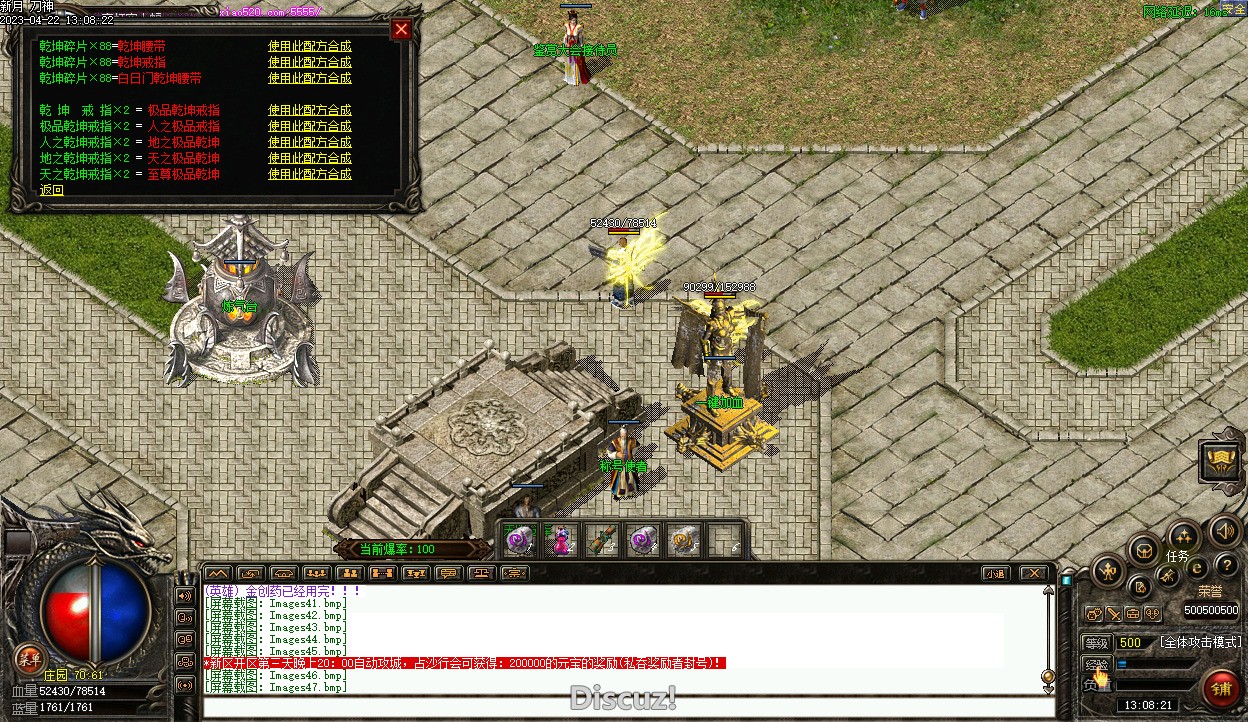Click the 等级 level button
The image size is (1248, 722).
(1097, 643)
